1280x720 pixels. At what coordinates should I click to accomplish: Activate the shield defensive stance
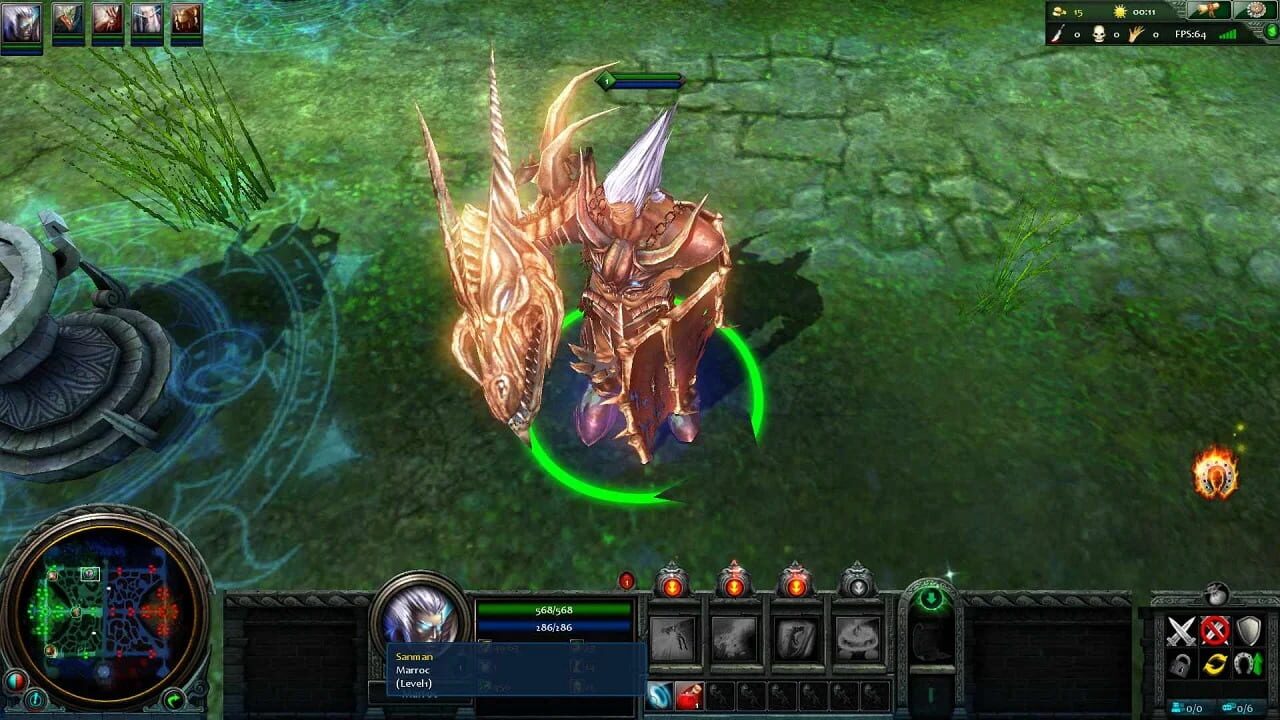(x=1248, y=629)
